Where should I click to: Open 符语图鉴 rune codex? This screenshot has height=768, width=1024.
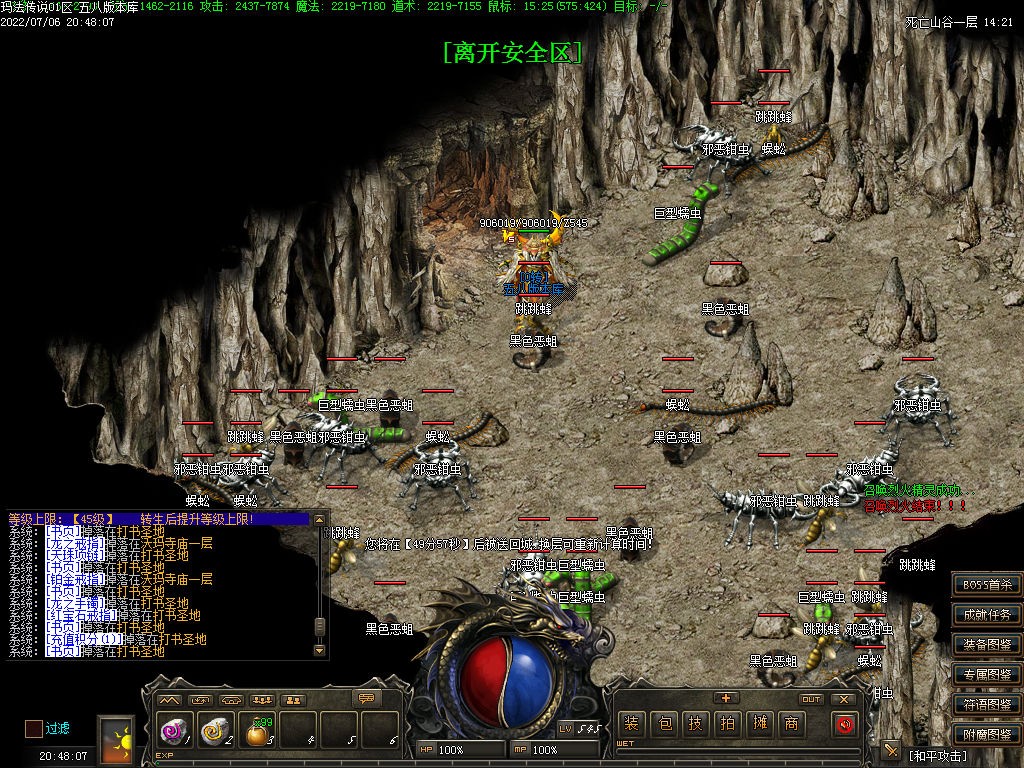click(x=986, y=704)
